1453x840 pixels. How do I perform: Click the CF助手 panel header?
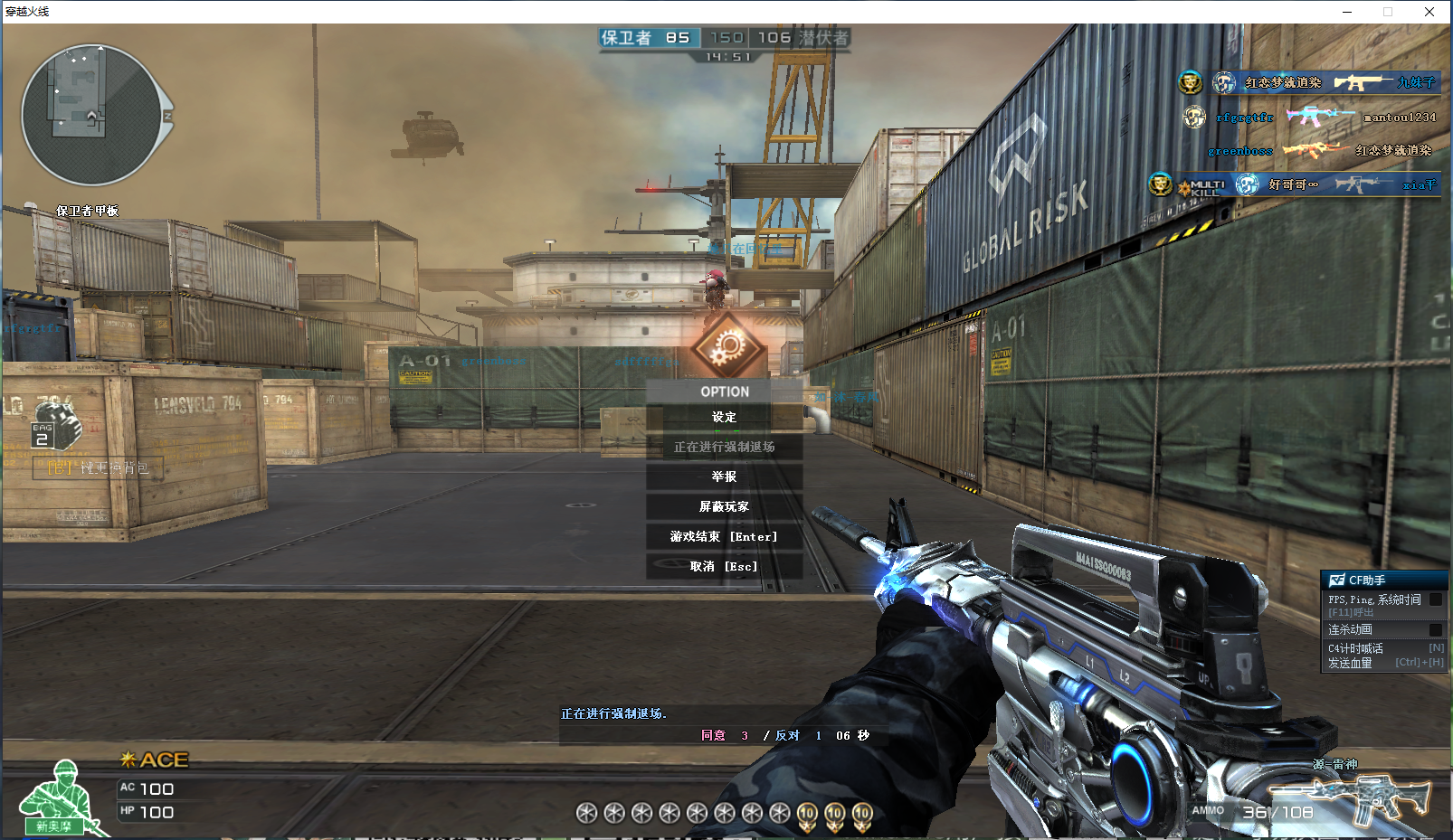click(1384, 580)
